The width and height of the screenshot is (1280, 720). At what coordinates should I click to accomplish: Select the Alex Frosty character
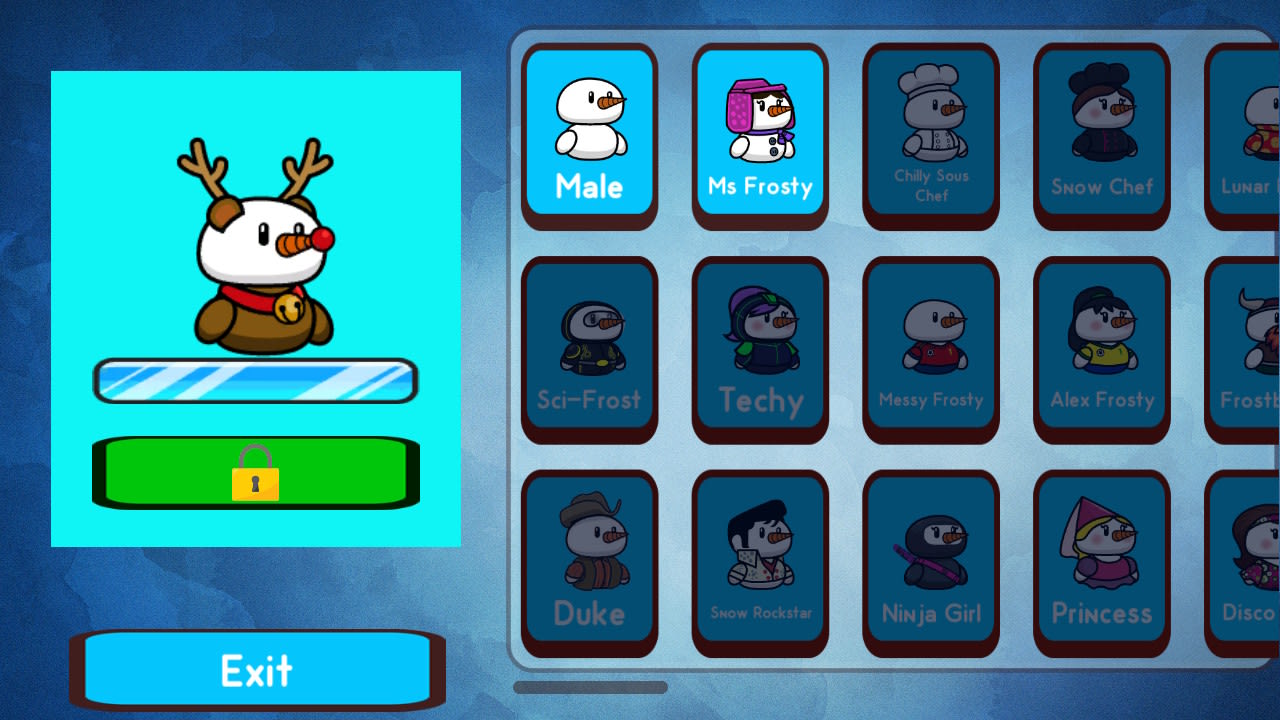pos(1101,347)
